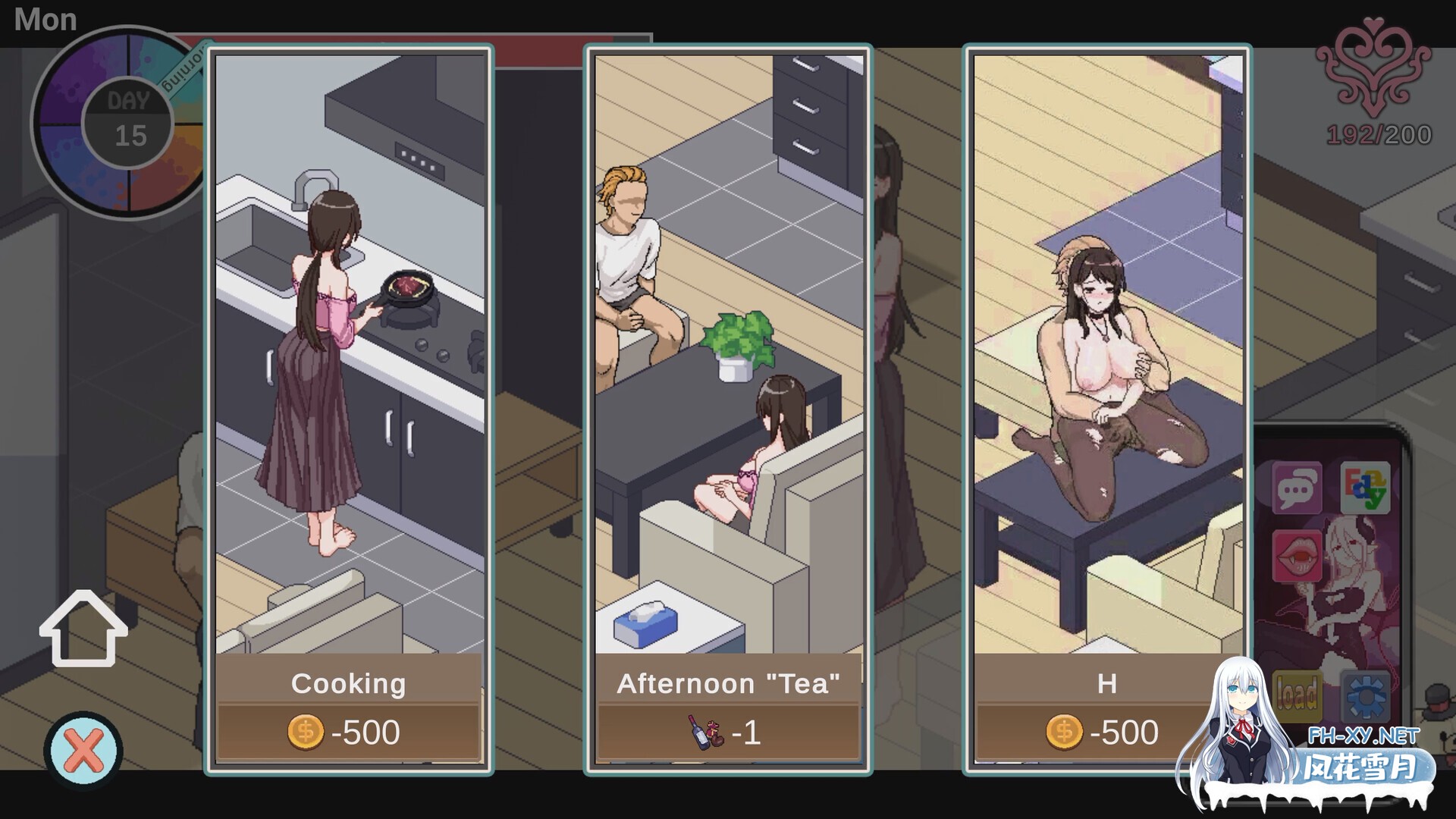The image size is (1456, 819).
Task: Choose the H action costing 500
Action: [x=1107, y=682]
